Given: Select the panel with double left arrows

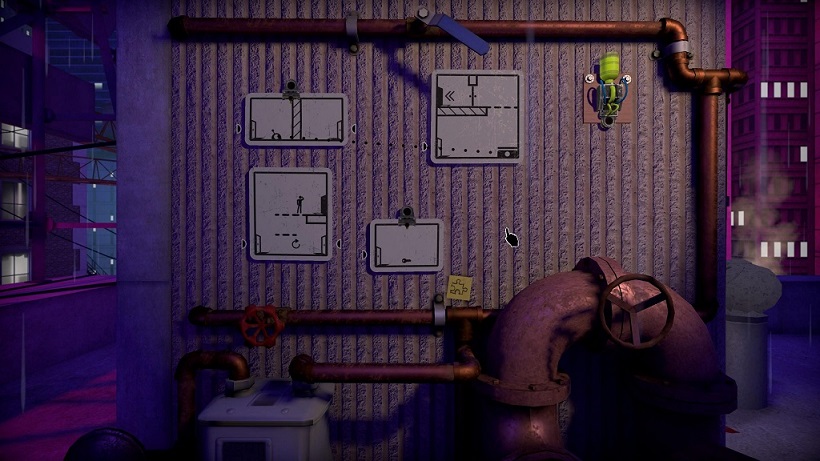Looking at the screenshot, I should [x=476, y=117].
